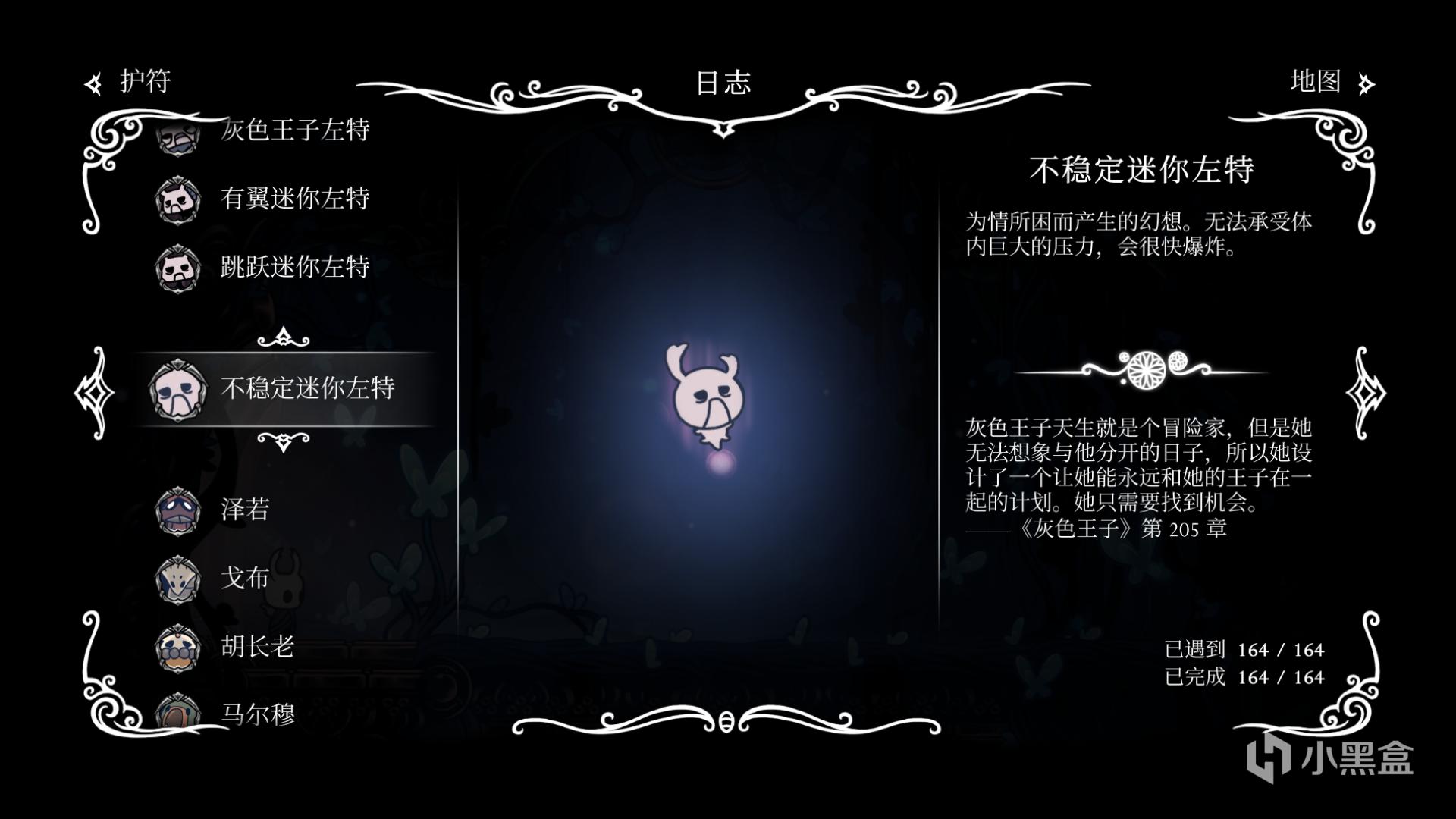Switch to the 护符 (Charms) page
Screen dimensions: 1456x819
click(129, 82)
